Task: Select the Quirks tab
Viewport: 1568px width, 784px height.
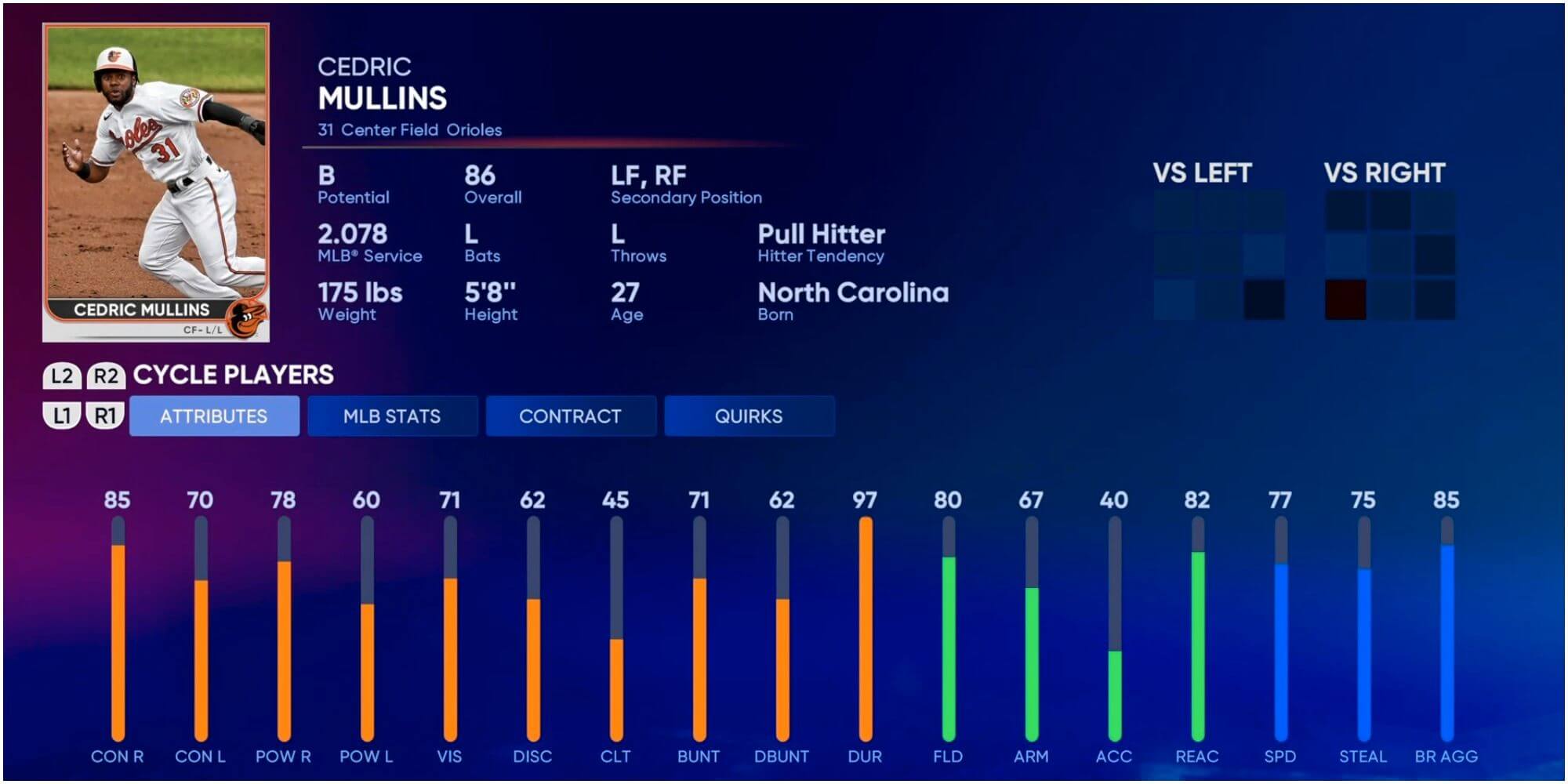Action: click(x=749, y=416)
